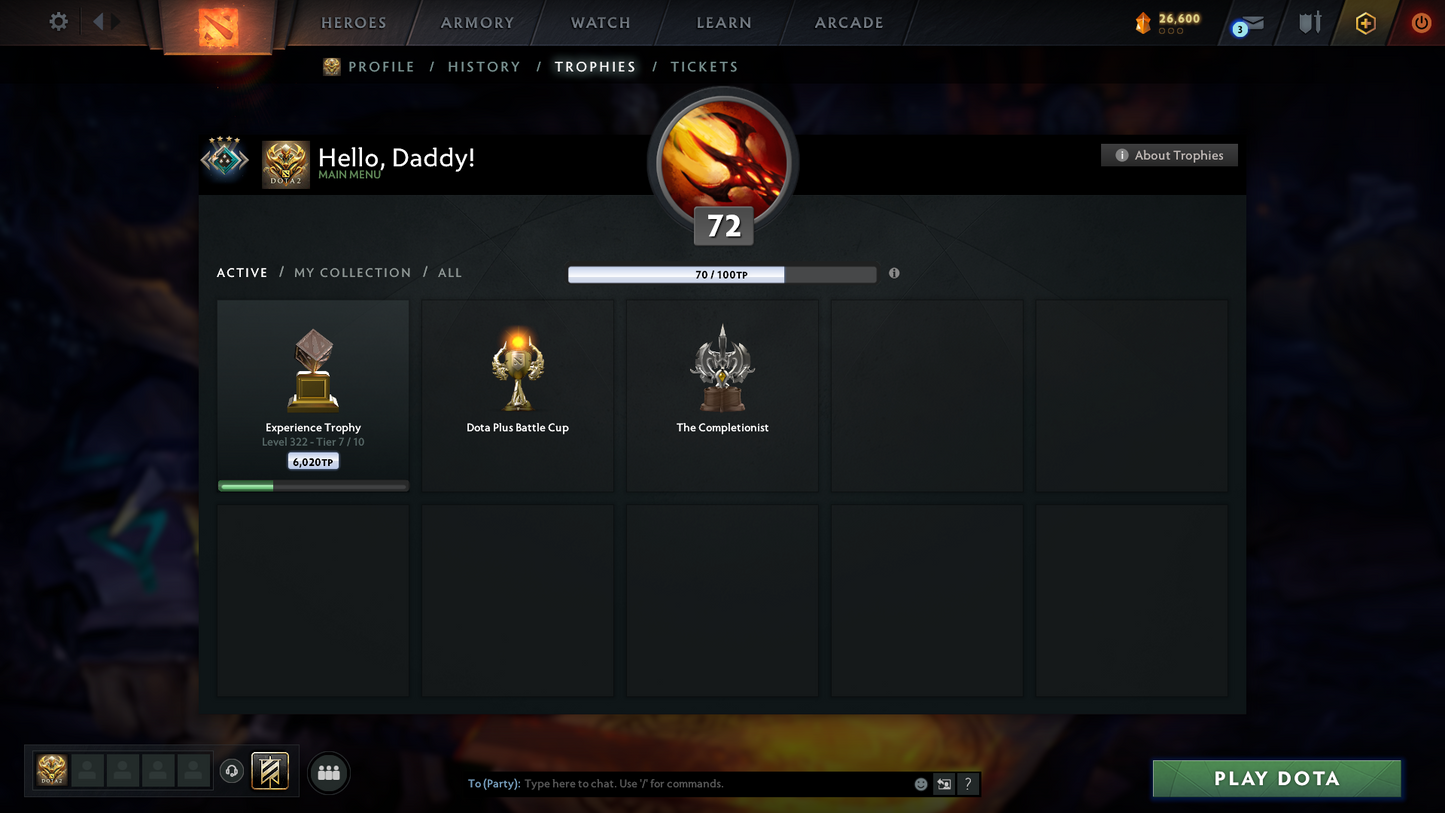
Task: Open the Tickets tab
Action: [704, 67]
